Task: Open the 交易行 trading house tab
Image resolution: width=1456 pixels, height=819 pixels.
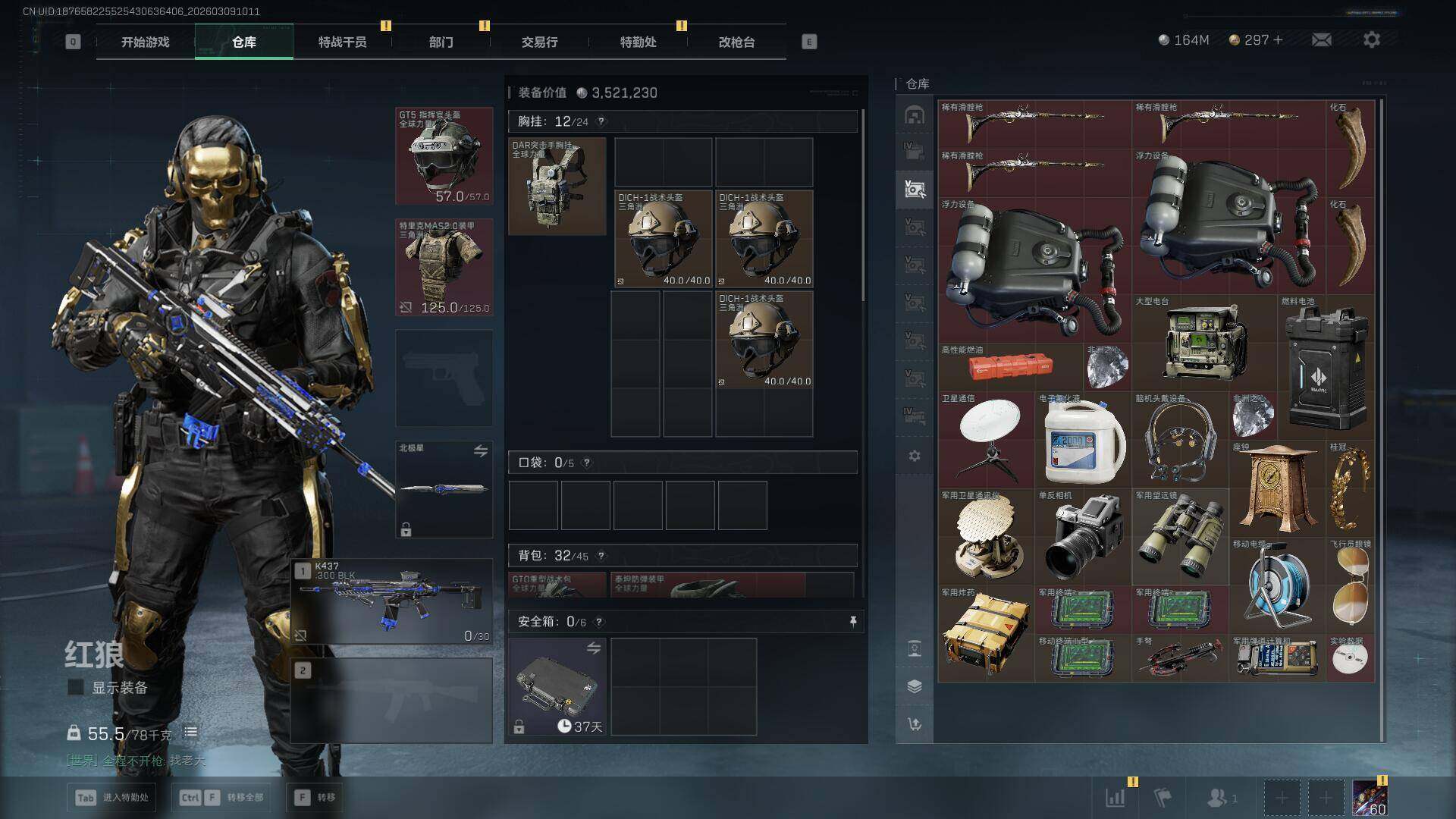Action: (x=539, y=42)
